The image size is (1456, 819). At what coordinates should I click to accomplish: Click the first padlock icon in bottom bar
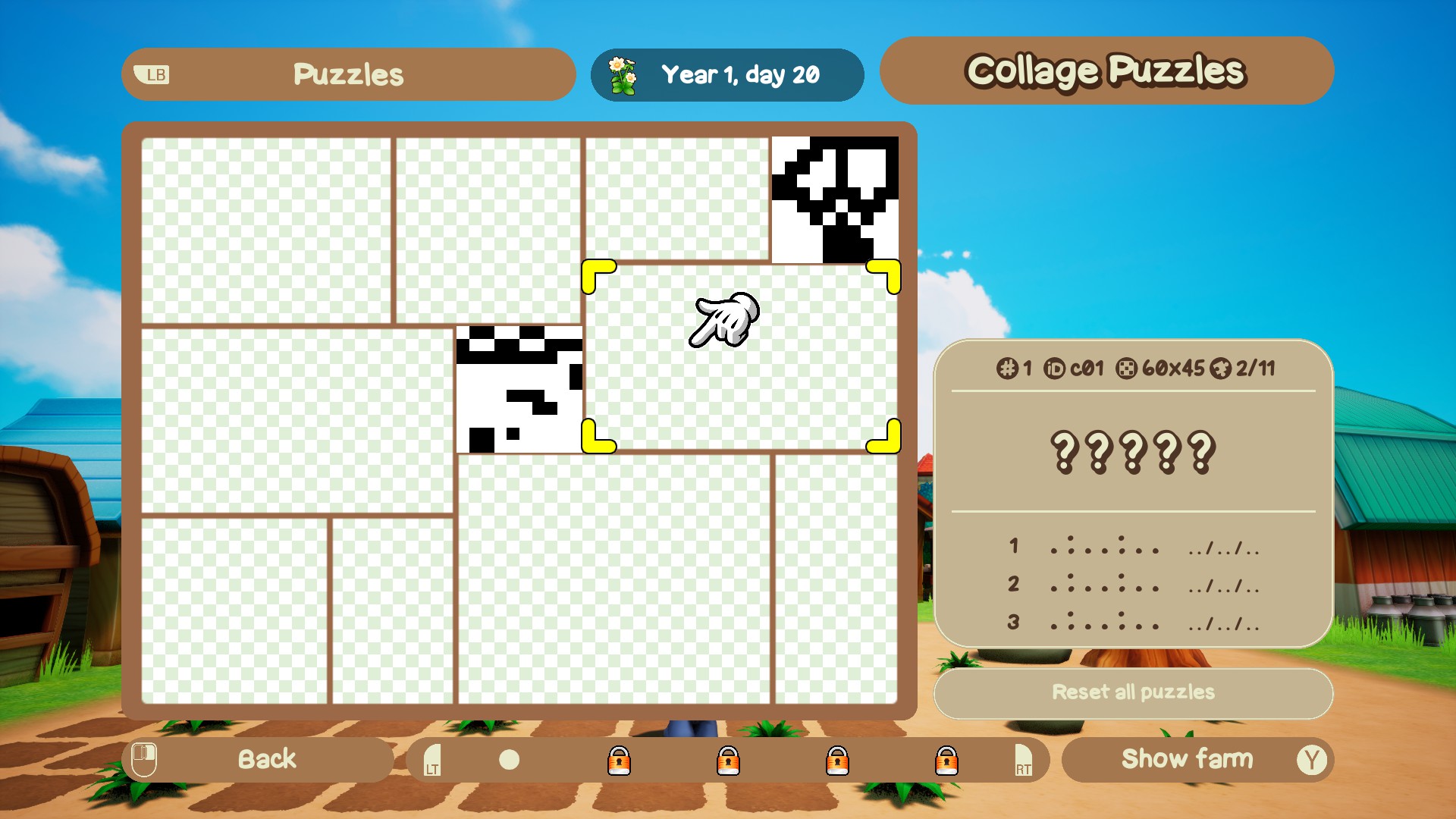pos(620,761)
